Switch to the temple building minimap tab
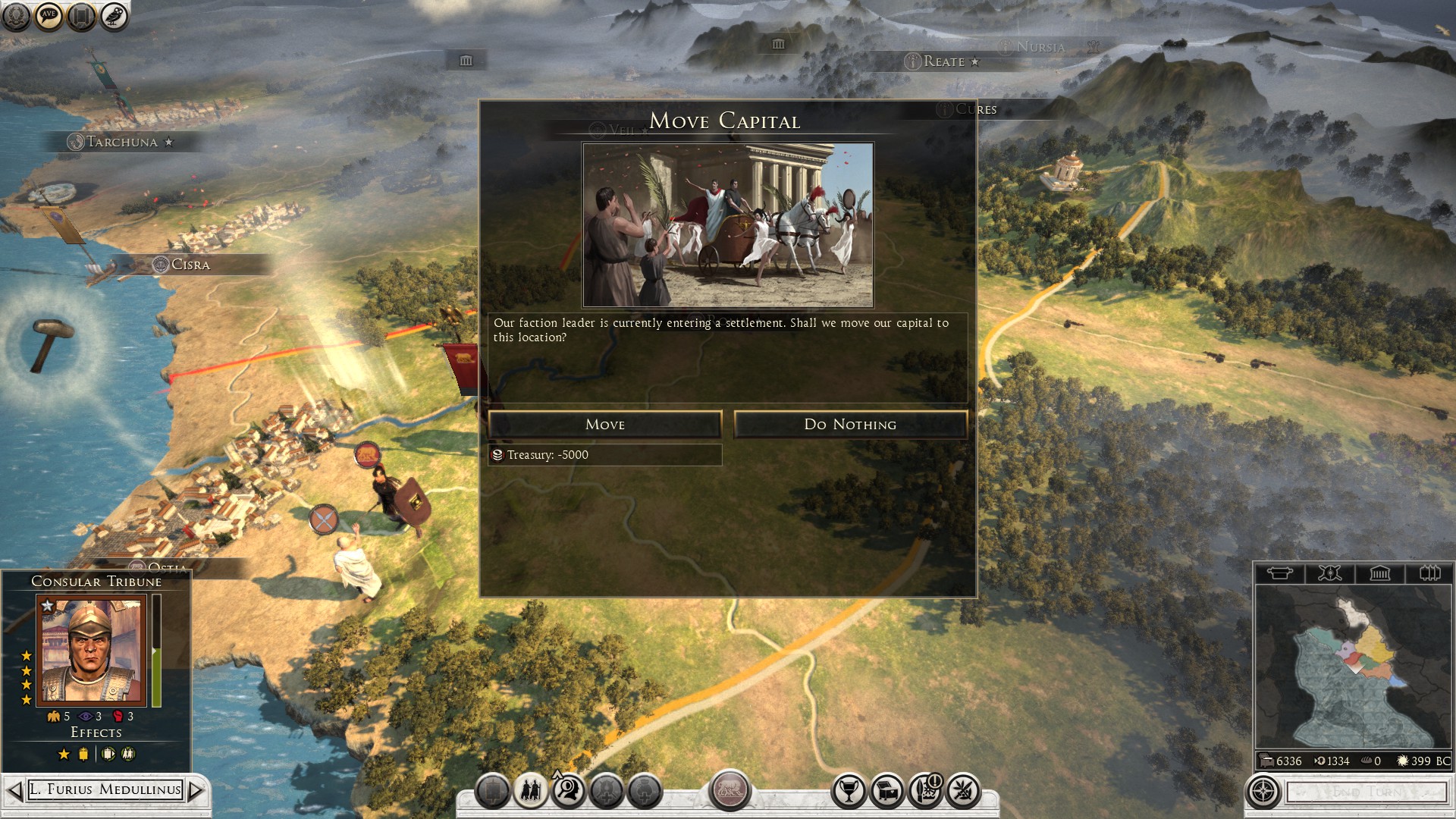 [x=1379, y=573]
